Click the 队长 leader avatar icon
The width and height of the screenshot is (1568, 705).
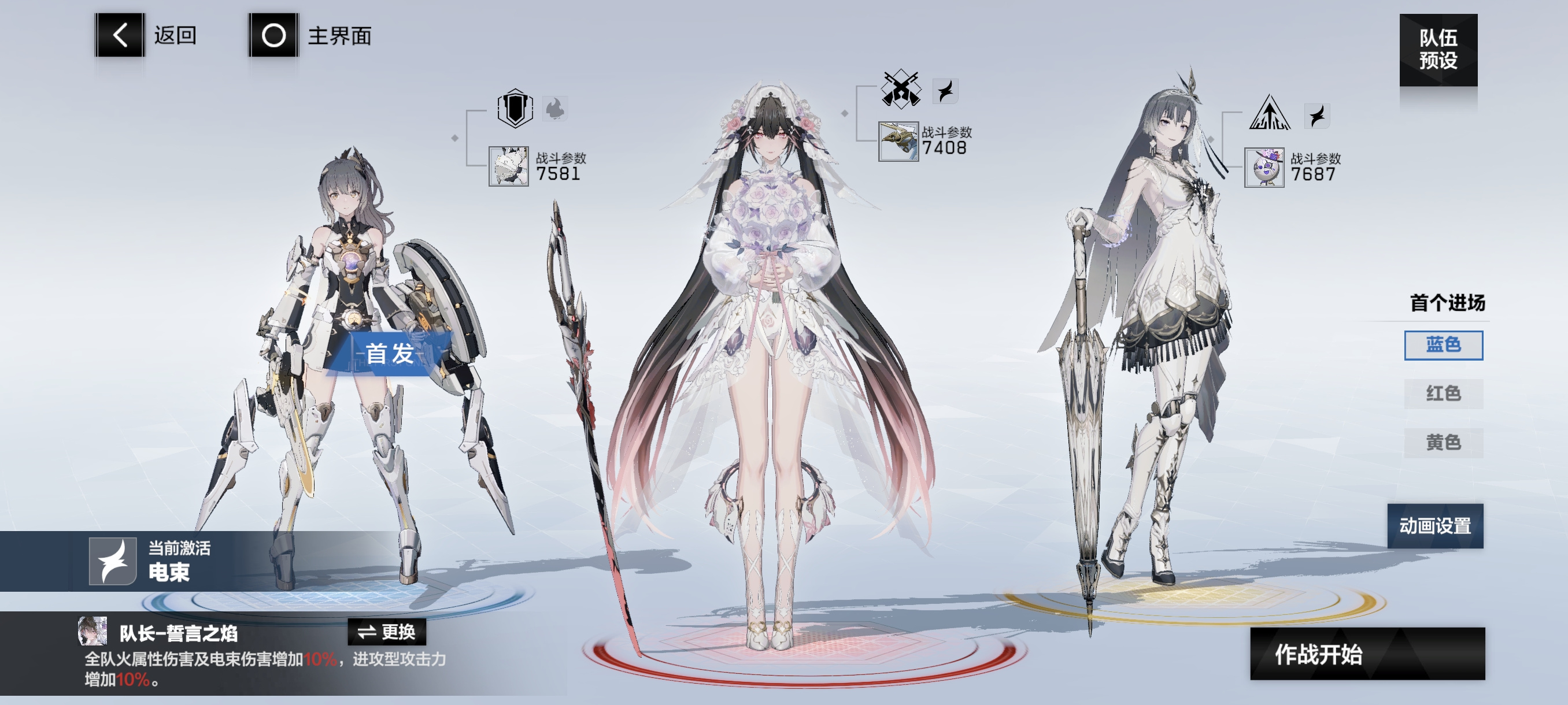point(93,631)
